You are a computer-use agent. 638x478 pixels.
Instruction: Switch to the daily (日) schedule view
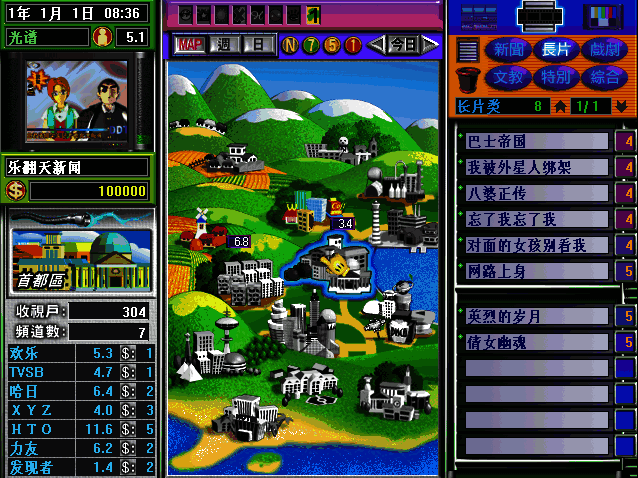tap(258, 44)
